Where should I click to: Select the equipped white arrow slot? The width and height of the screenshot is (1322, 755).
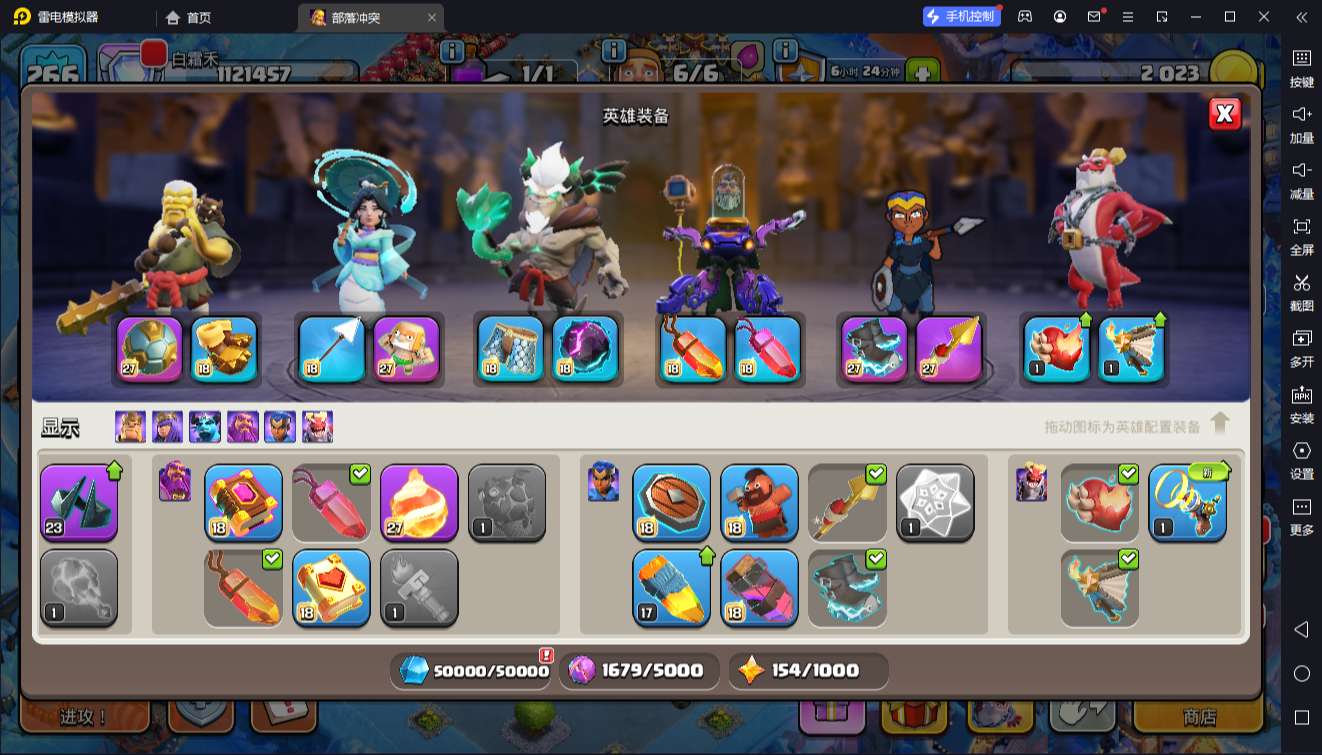point(331,349)
